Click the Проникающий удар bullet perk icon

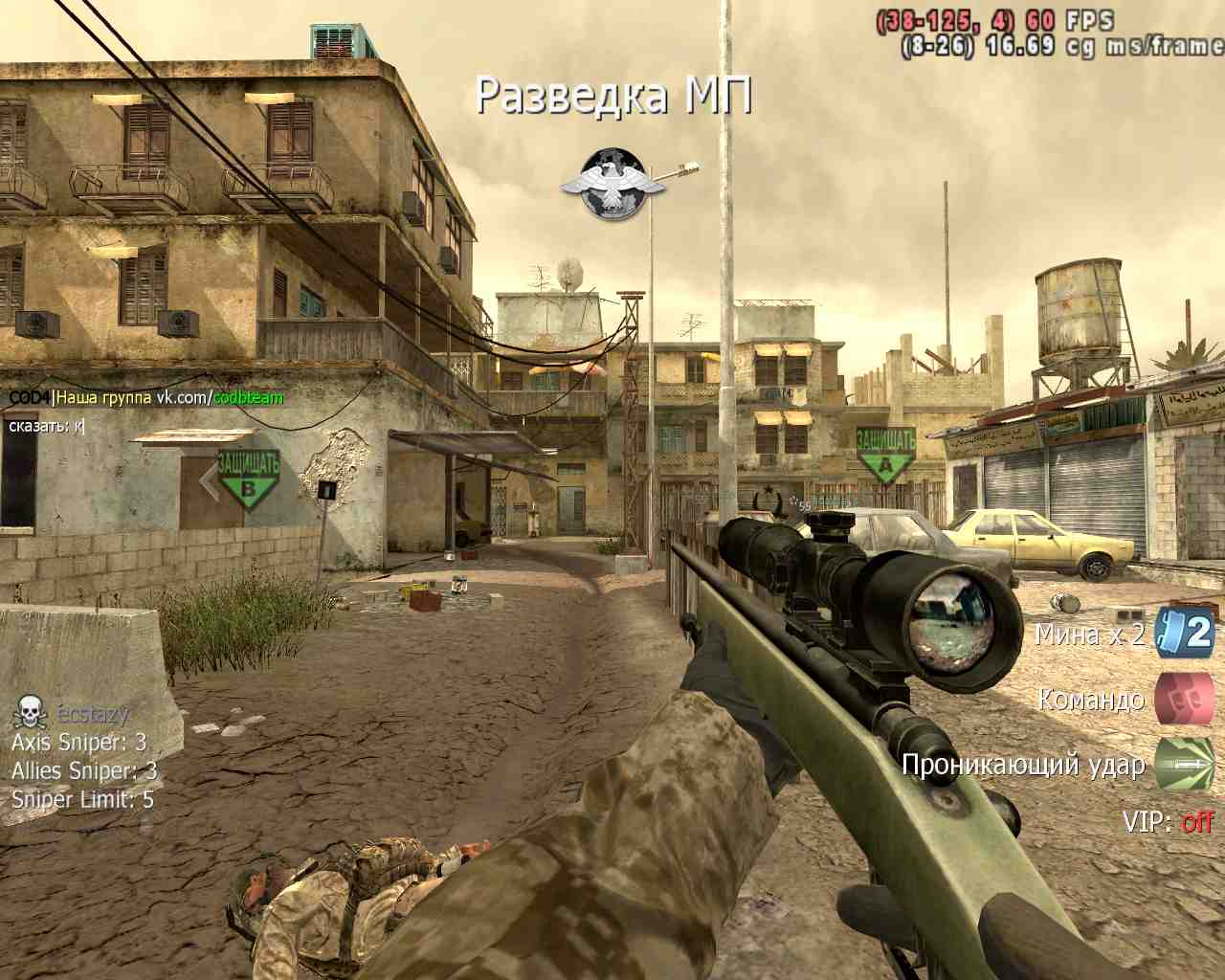coord(1184,763)
